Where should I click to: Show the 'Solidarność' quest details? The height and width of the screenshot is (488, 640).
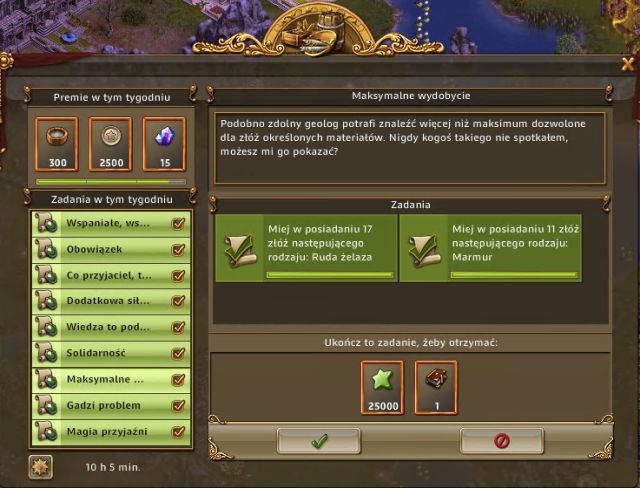click(x=110, y=353)
